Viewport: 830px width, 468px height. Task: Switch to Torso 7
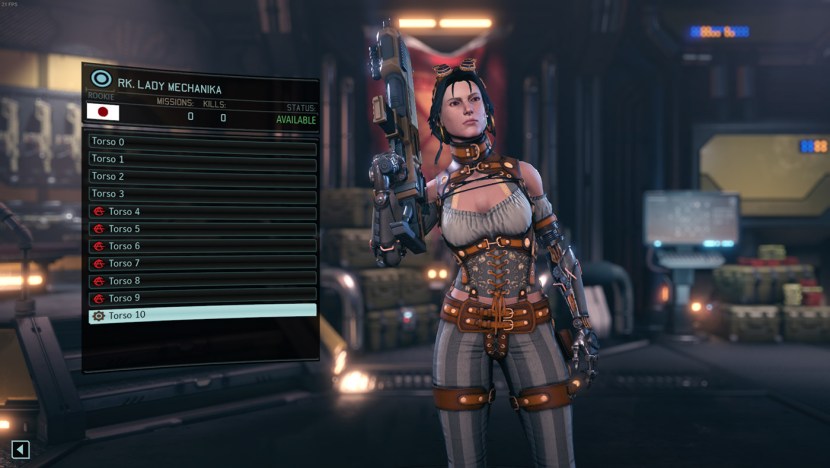[x=202, y=263]
